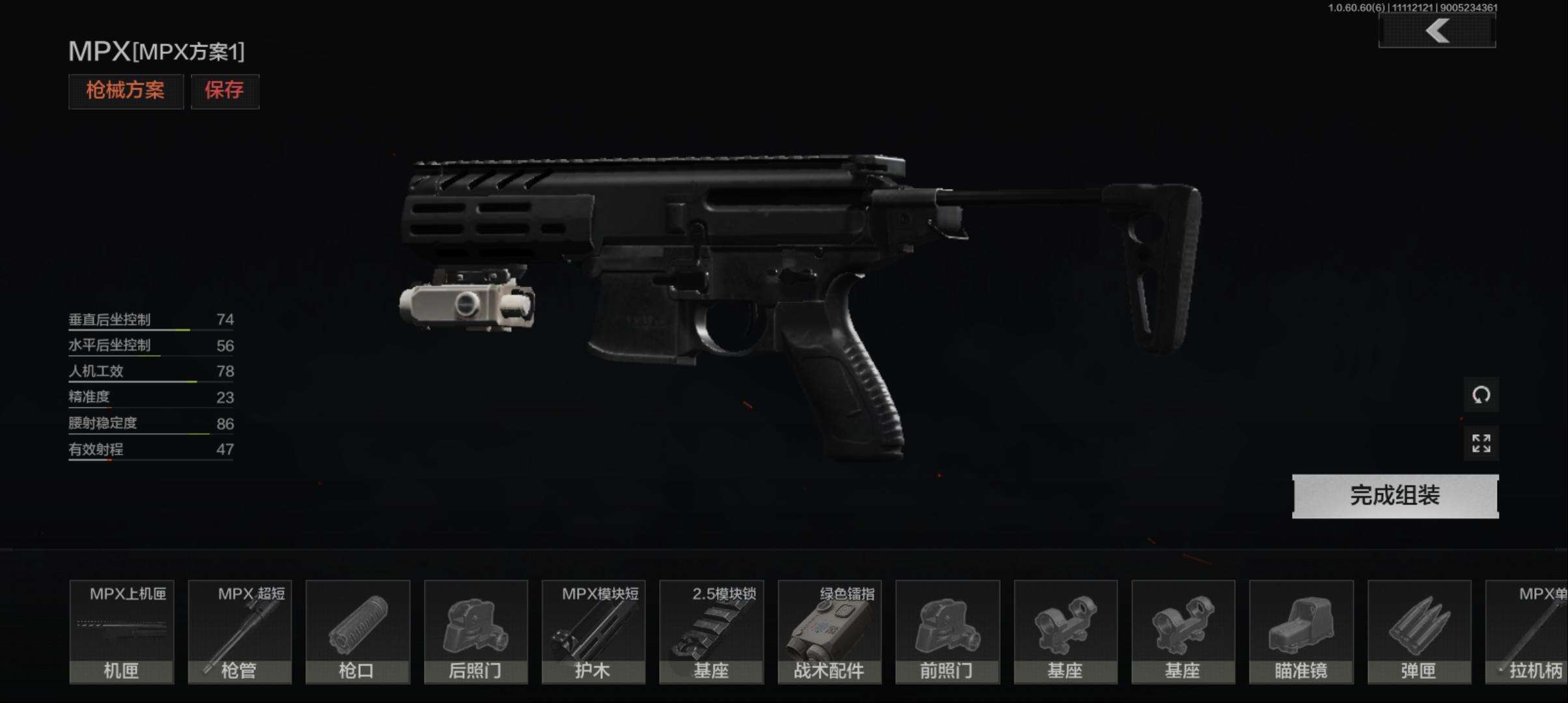The height and width of the screenshot is (703, 1568).
Task: Open the 枪管 barrel slot
Action: [240, 631]
